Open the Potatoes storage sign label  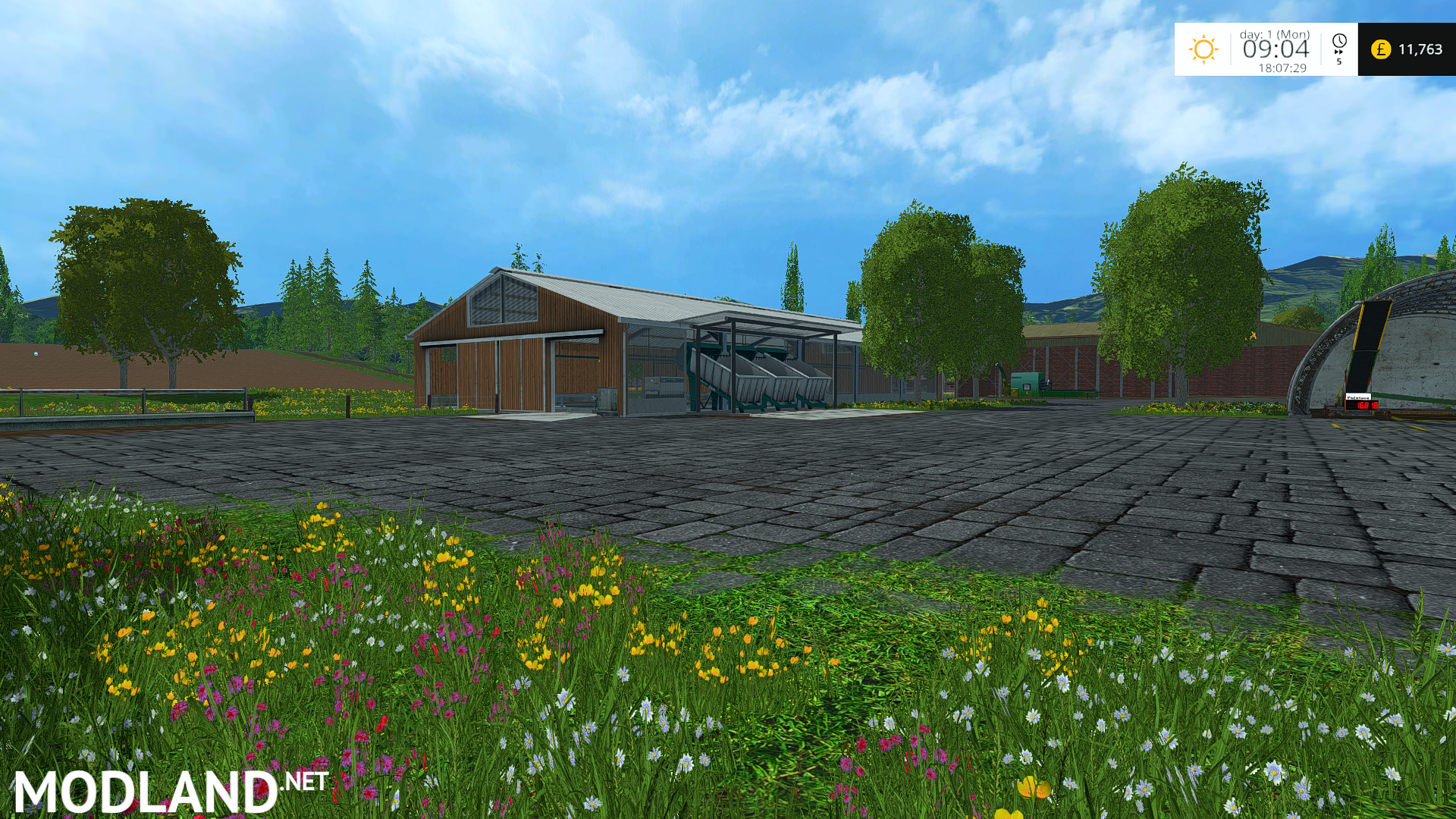click(1358, 397)
